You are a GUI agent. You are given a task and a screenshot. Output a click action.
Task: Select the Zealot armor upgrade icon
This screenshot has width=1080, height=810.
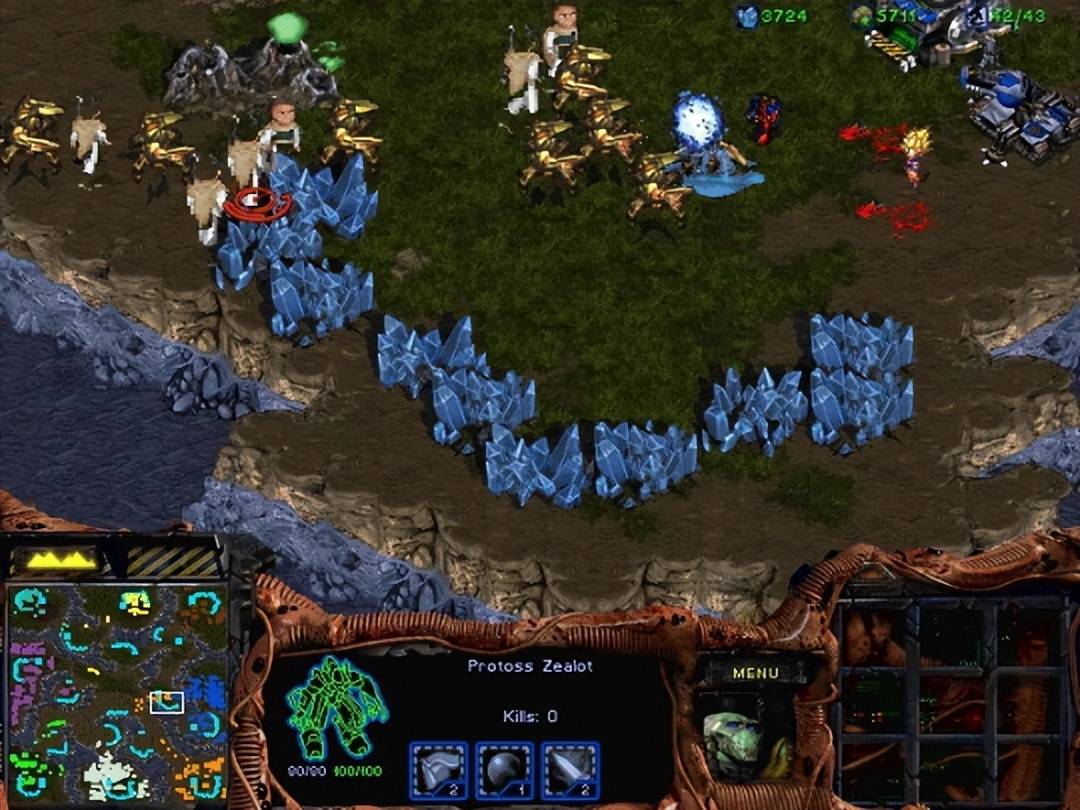(439, 770)
